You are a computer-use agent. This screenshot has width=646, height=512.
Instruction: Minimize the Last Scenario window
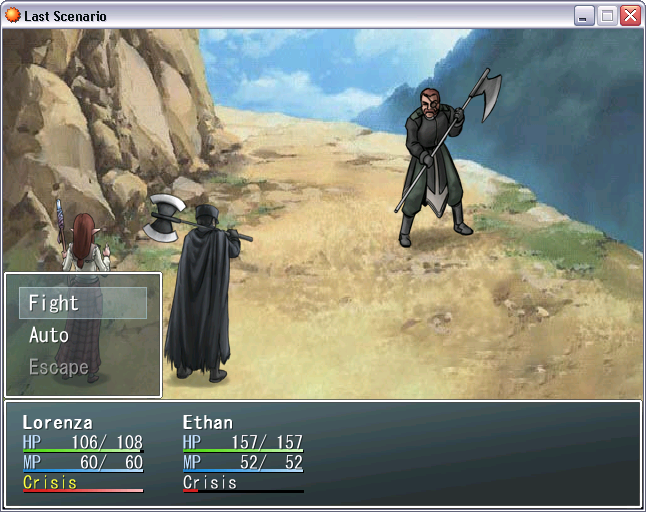584,16
